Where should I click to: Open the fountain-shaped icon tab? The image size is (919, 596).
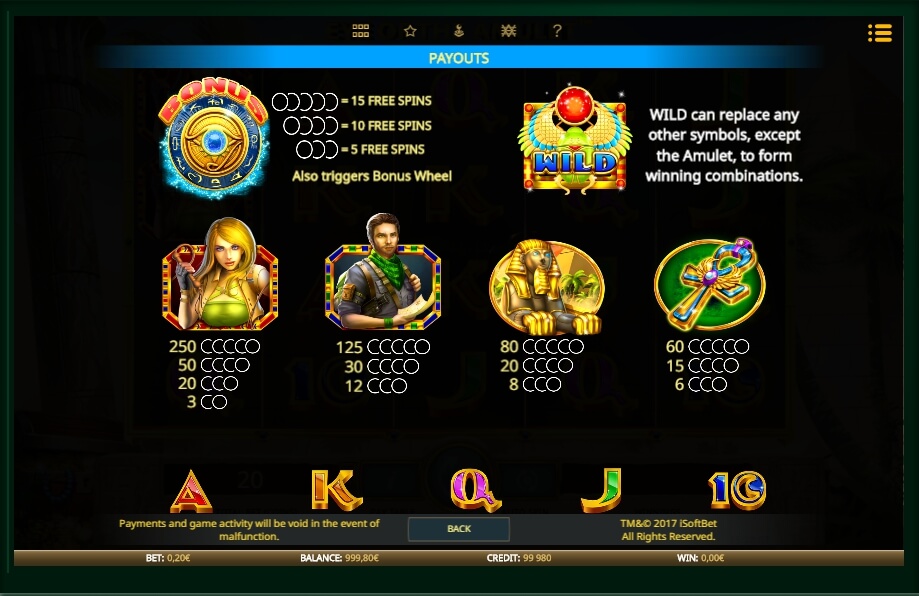pyautogui.click(x=459, y=31)
